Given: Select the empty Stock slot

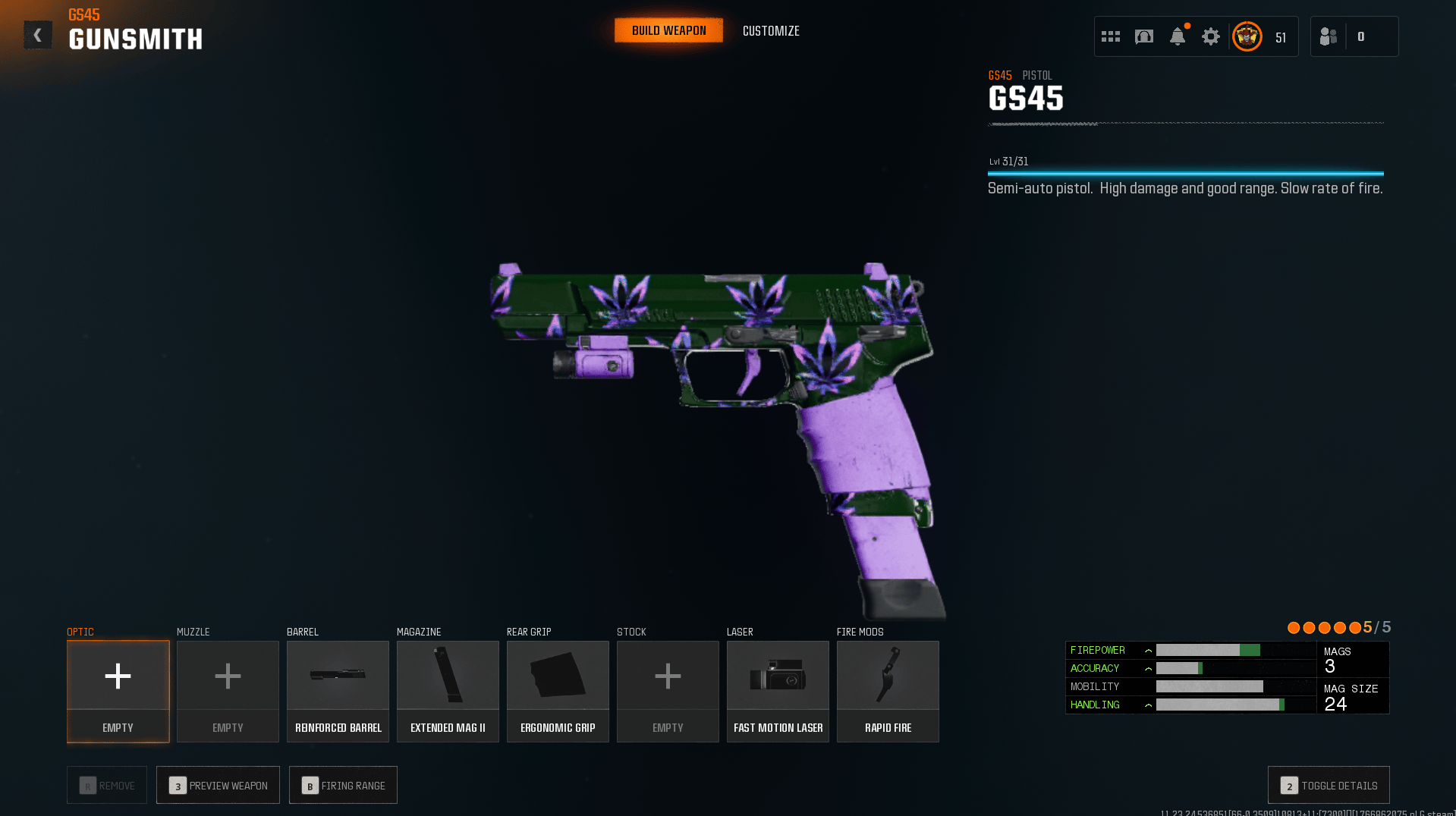Looking at the screenshot, I should click(667, 690).
